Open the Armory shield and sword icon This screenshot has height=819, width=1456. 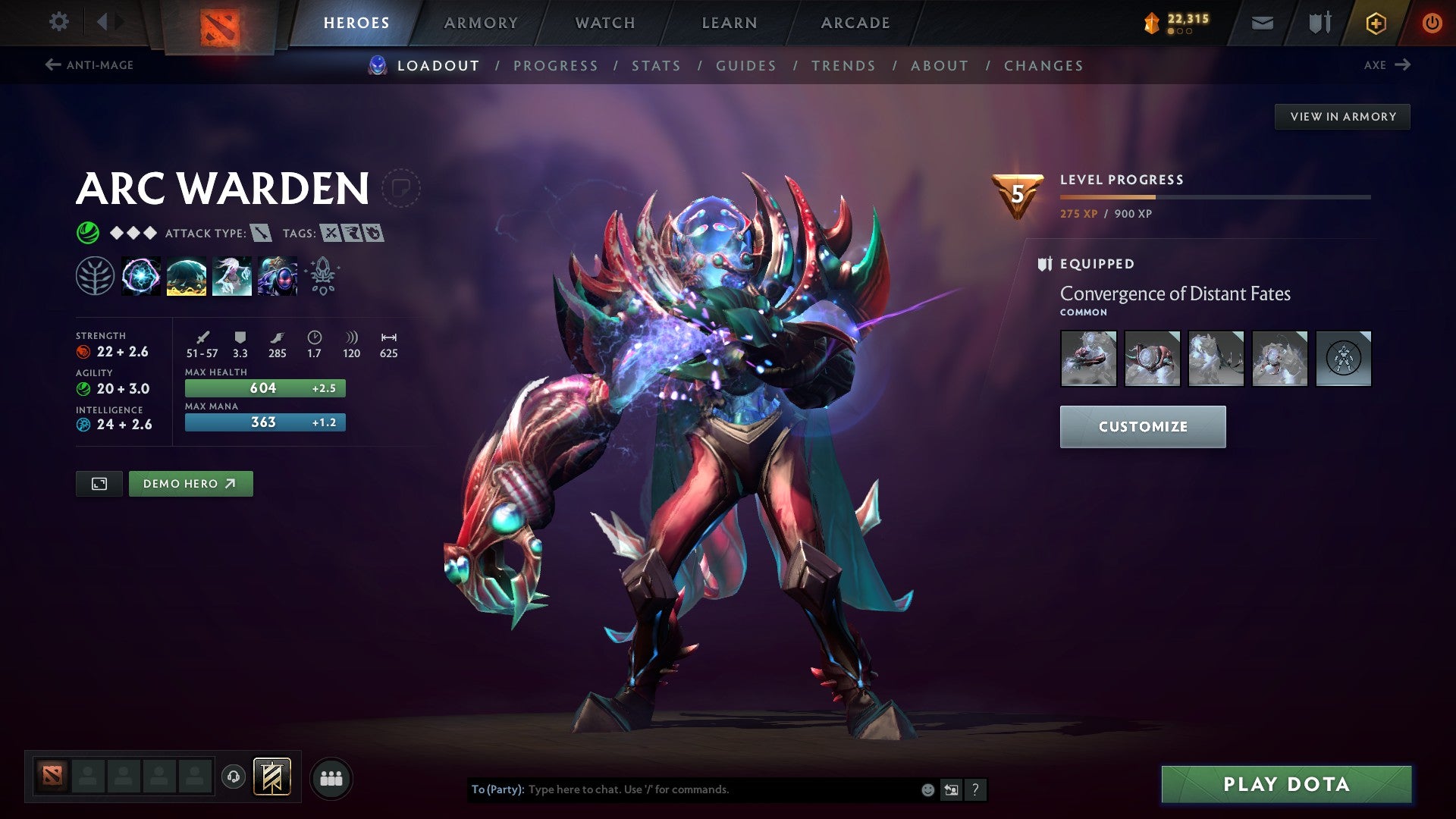[x=1318, y=22]
